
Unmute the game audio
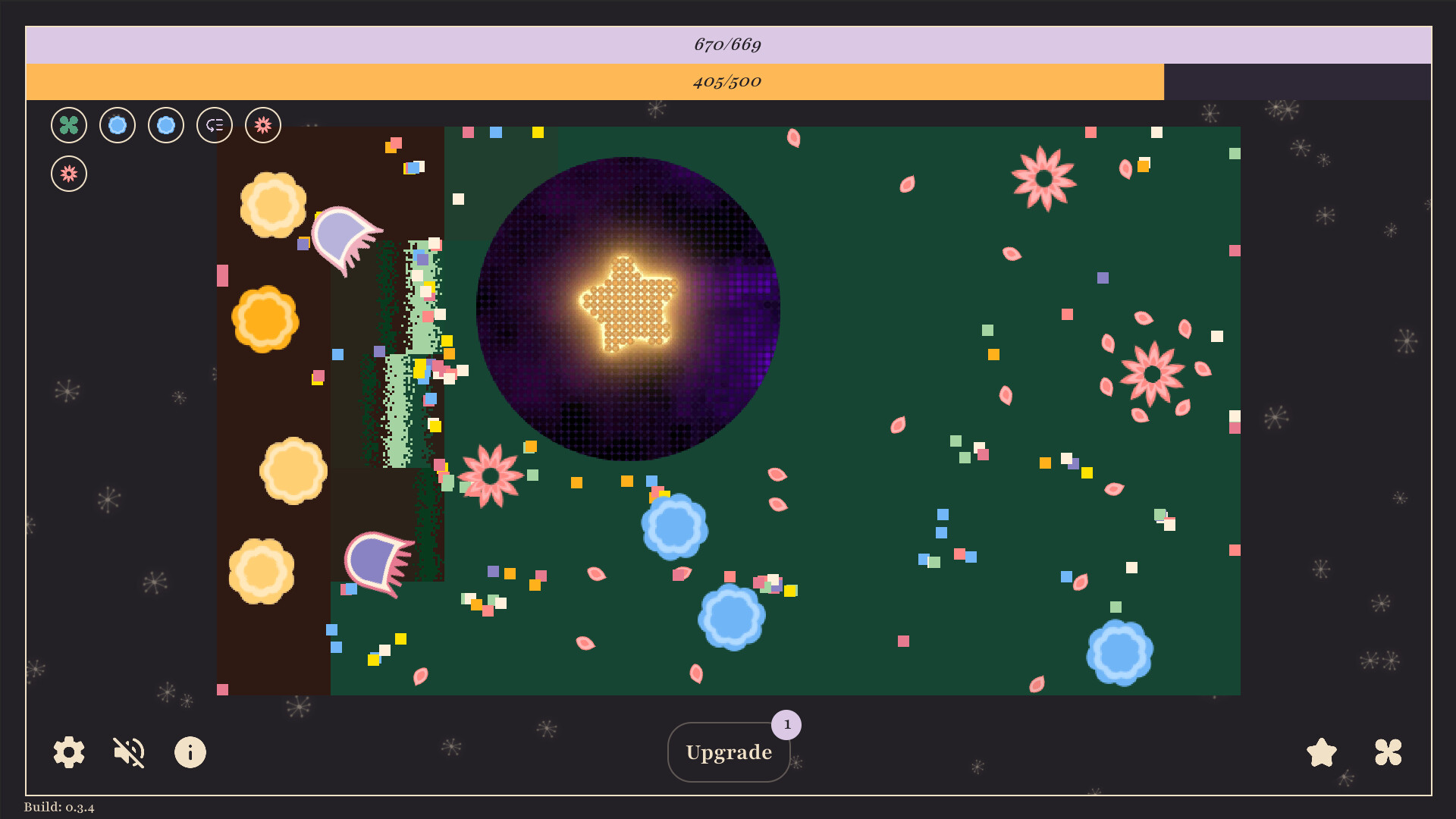pyautogui.click(x=128, y=752)
